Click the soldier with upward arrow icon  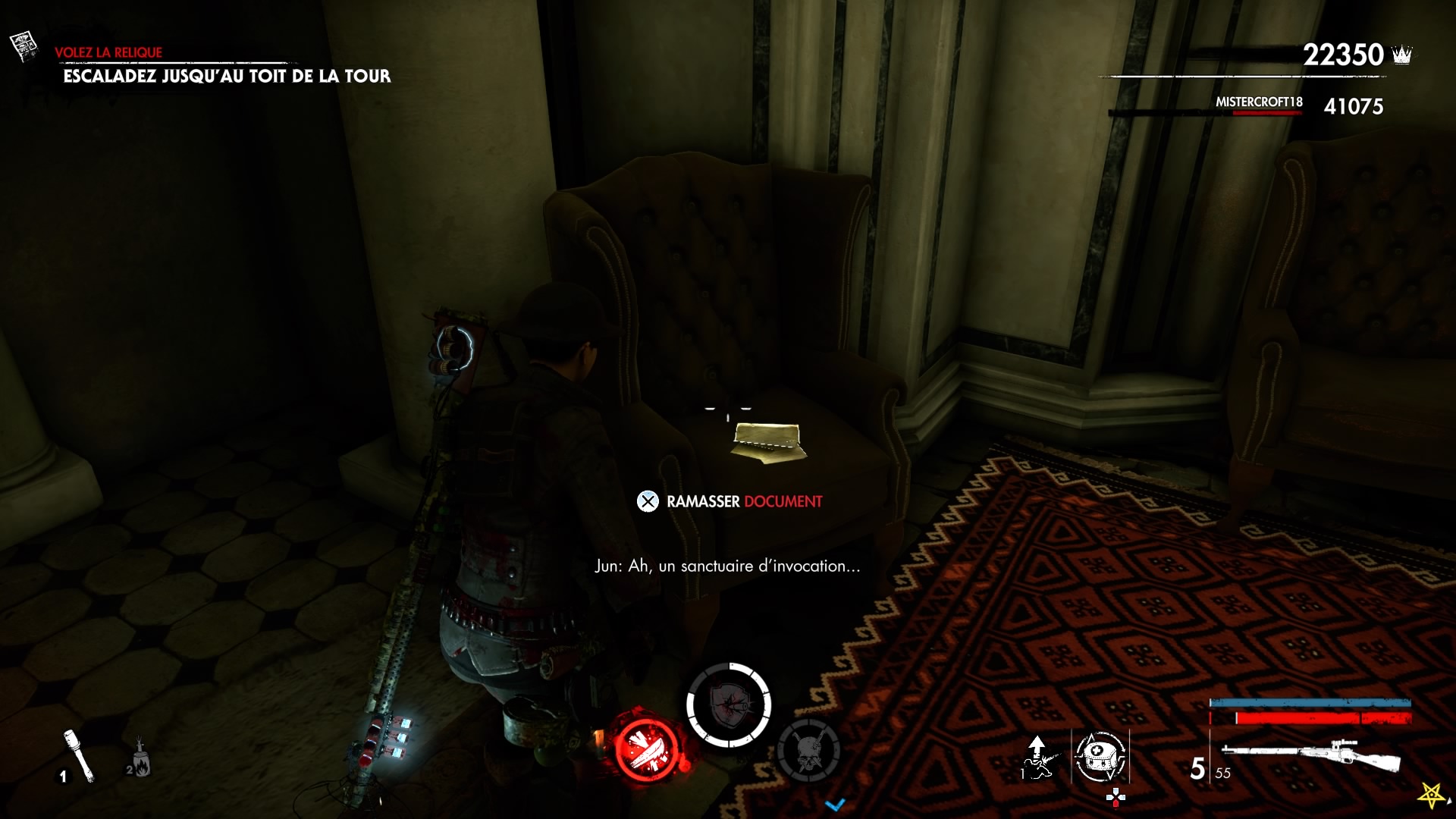pos(1037,757)
